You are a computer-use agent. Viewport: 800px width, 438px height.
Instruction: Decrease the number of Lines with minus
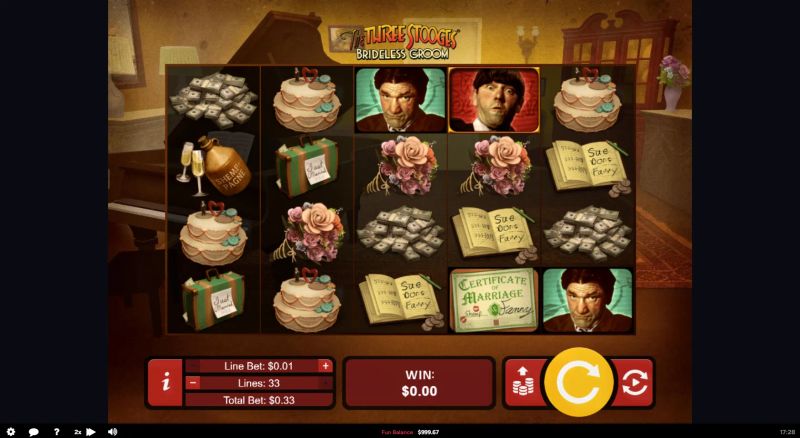pos(194,383)
